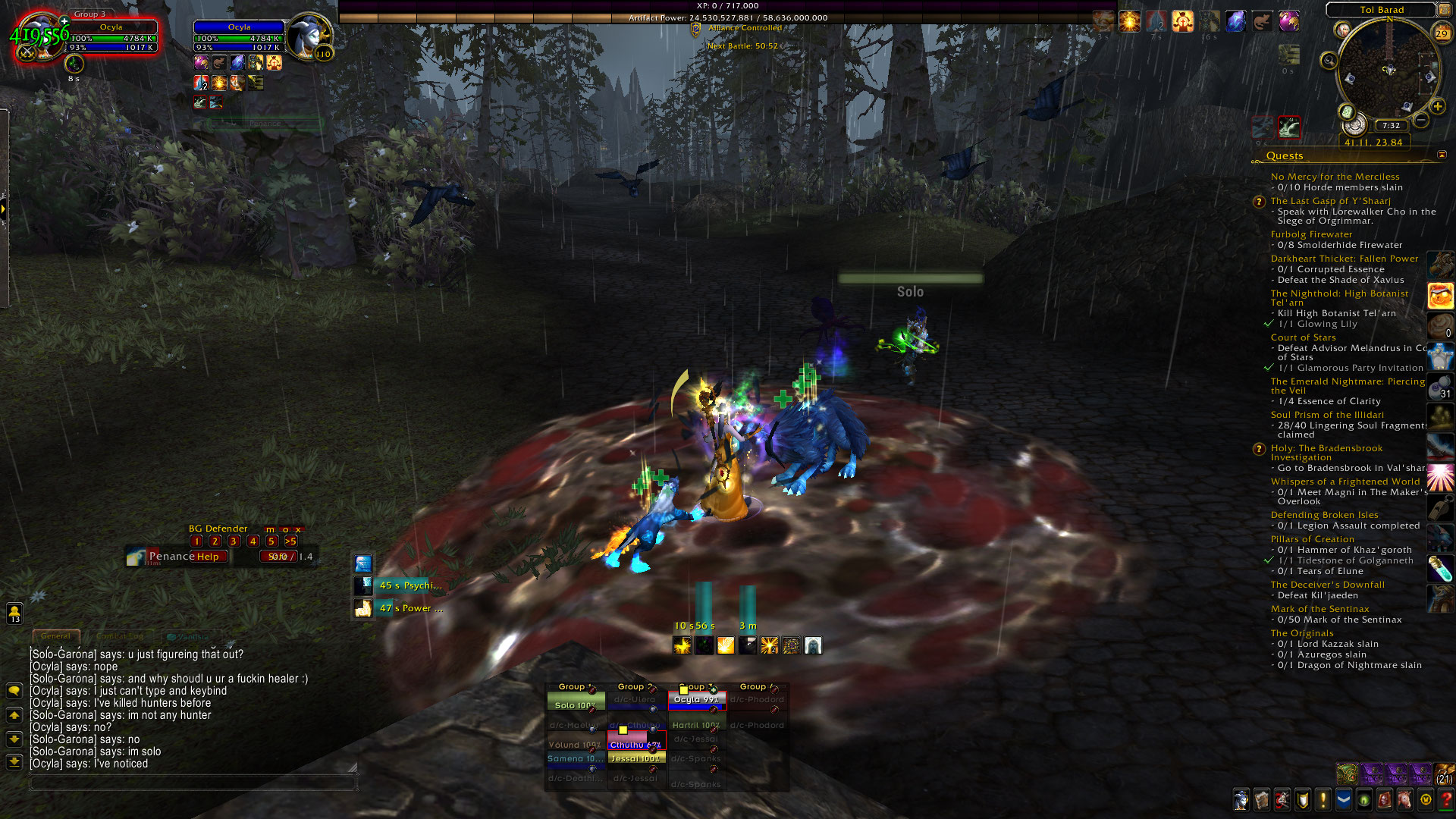Open the calendar showing day 29

click(x=1442, y=33)
